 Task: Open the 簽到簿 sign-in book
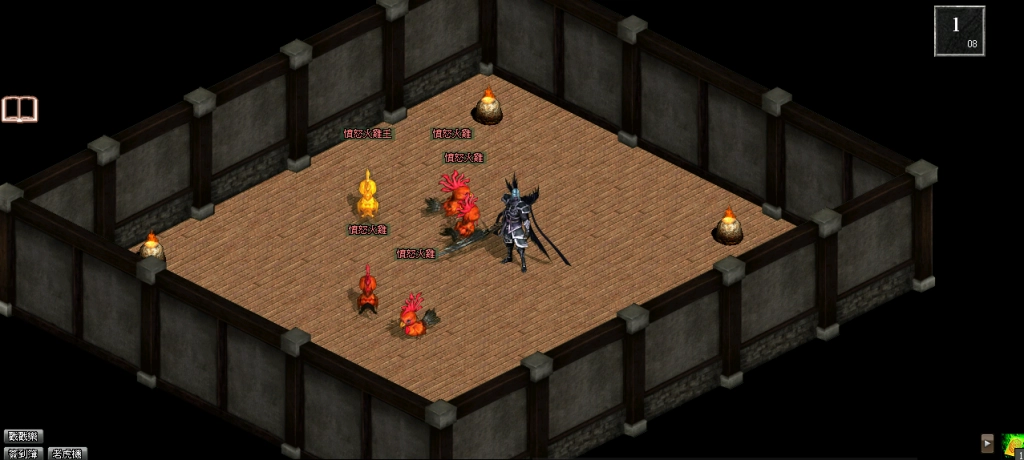(x=23, y=453)
